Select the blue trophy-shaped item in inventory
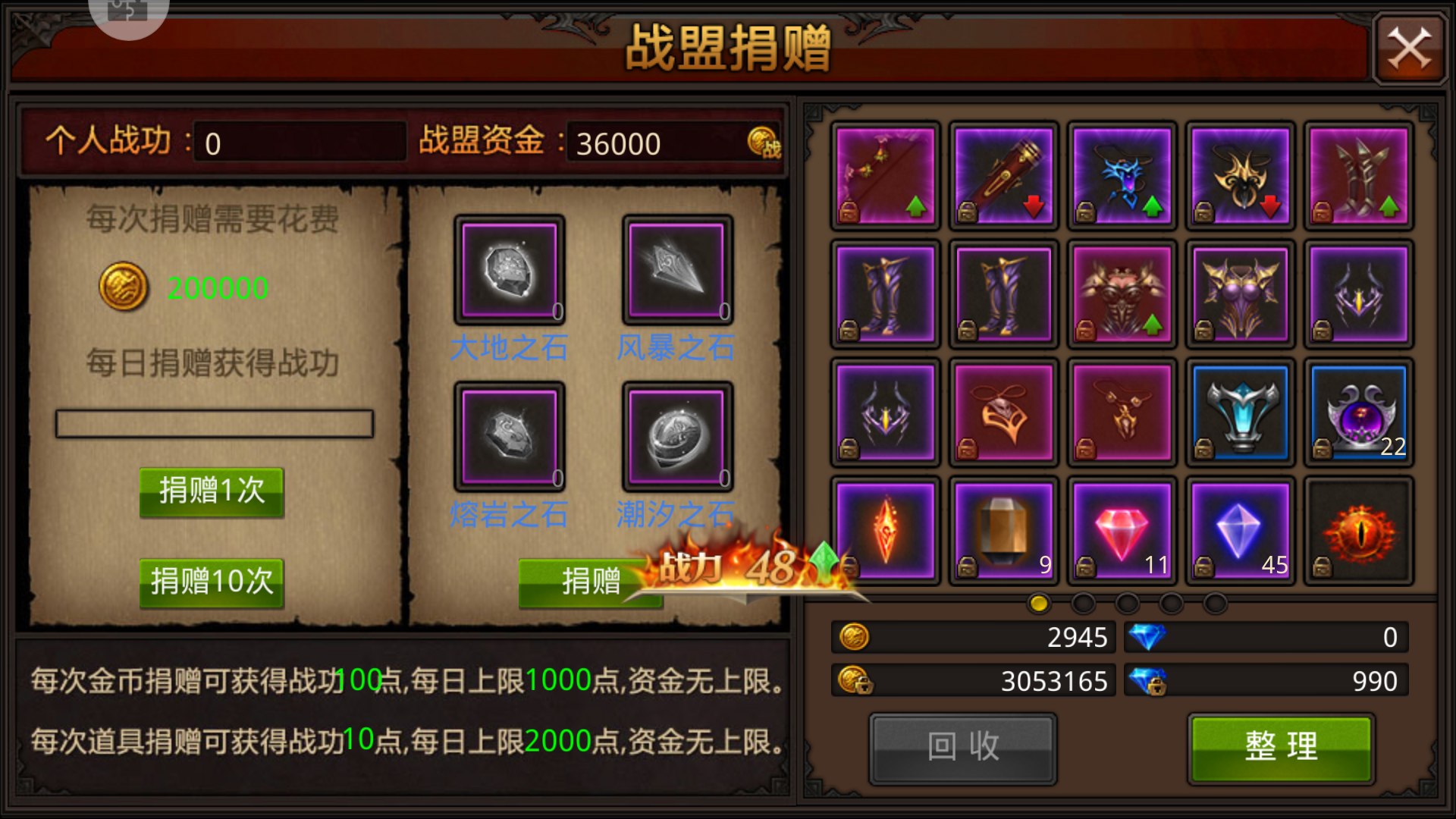Screen dimensions: 1456x819 tap(1240, 413)
